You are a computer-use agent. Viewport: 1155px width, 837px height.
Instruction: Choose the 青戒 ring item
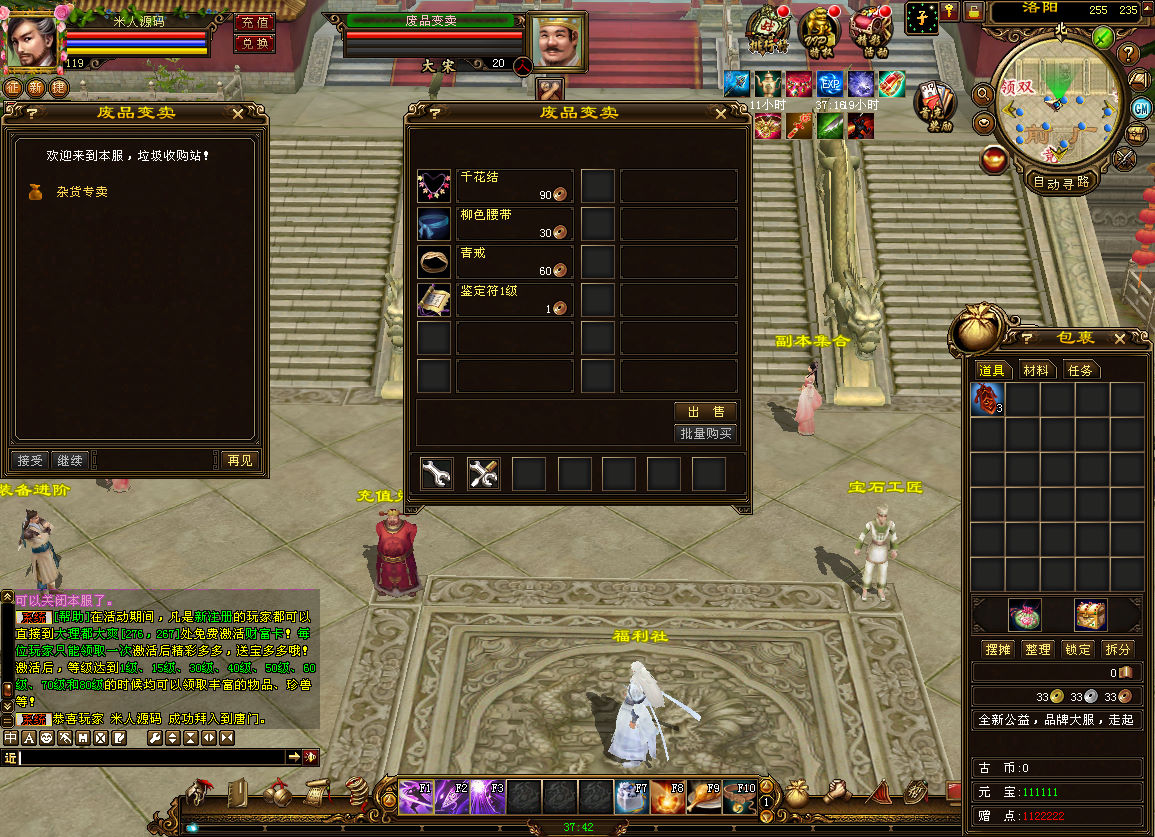[x=435, y=262]
